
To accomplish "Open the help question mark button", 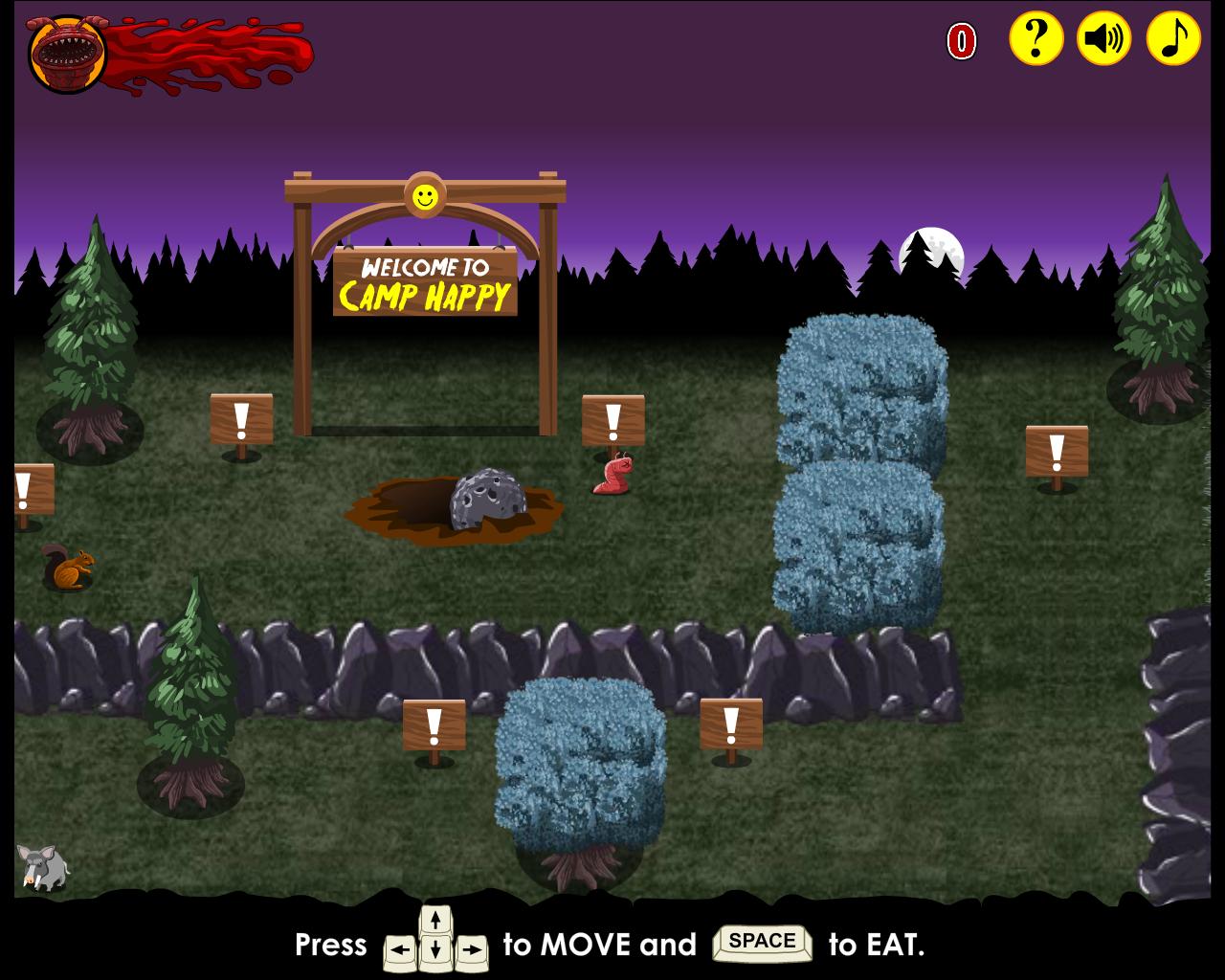I will [x=1036, y=39].
